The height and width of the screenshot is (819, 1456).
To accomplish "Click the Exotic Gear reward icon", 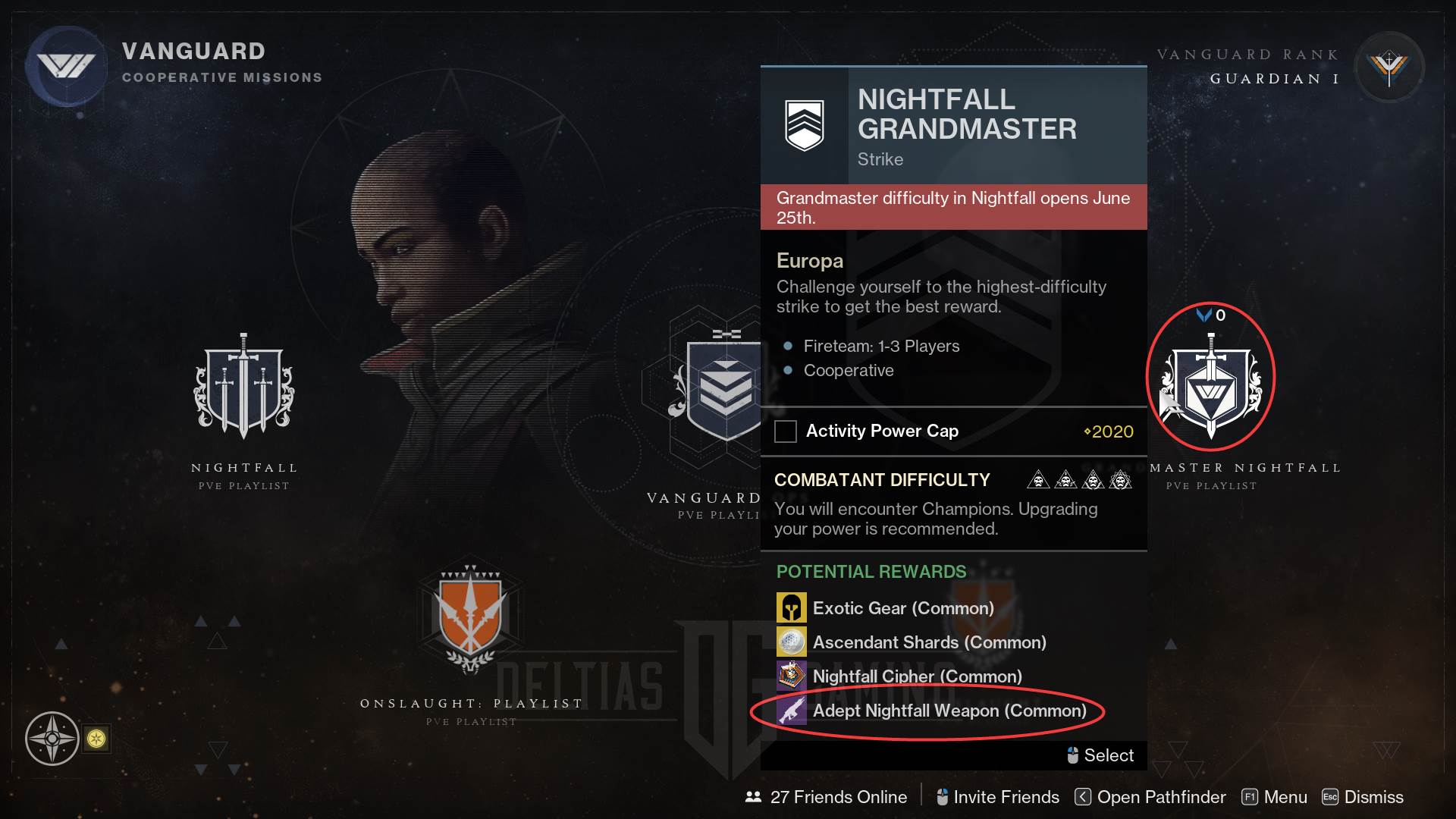I will point(791,608).
